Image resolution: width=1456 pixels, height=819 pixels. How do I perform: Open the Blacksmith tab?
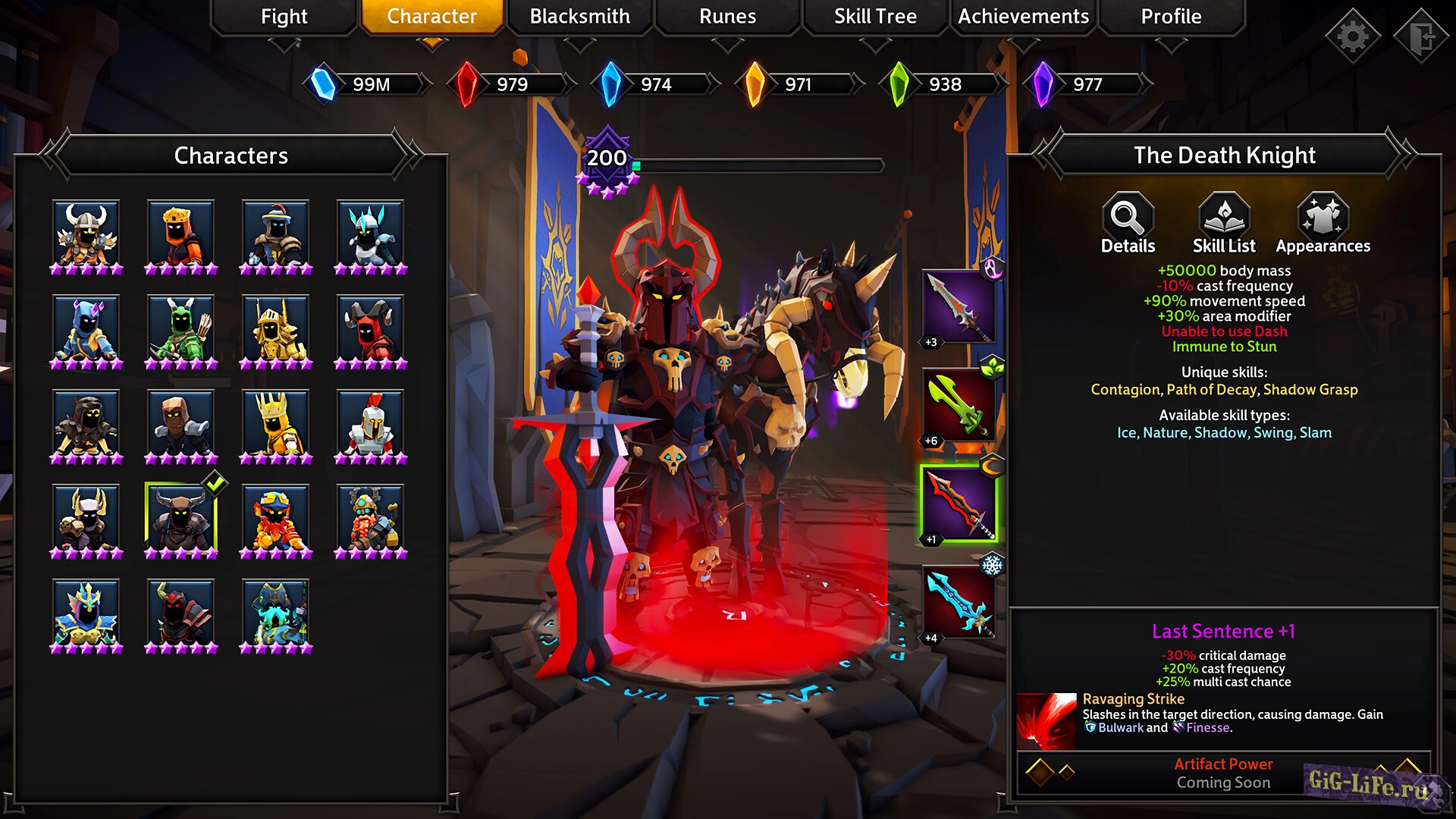(x=579, y=17)
